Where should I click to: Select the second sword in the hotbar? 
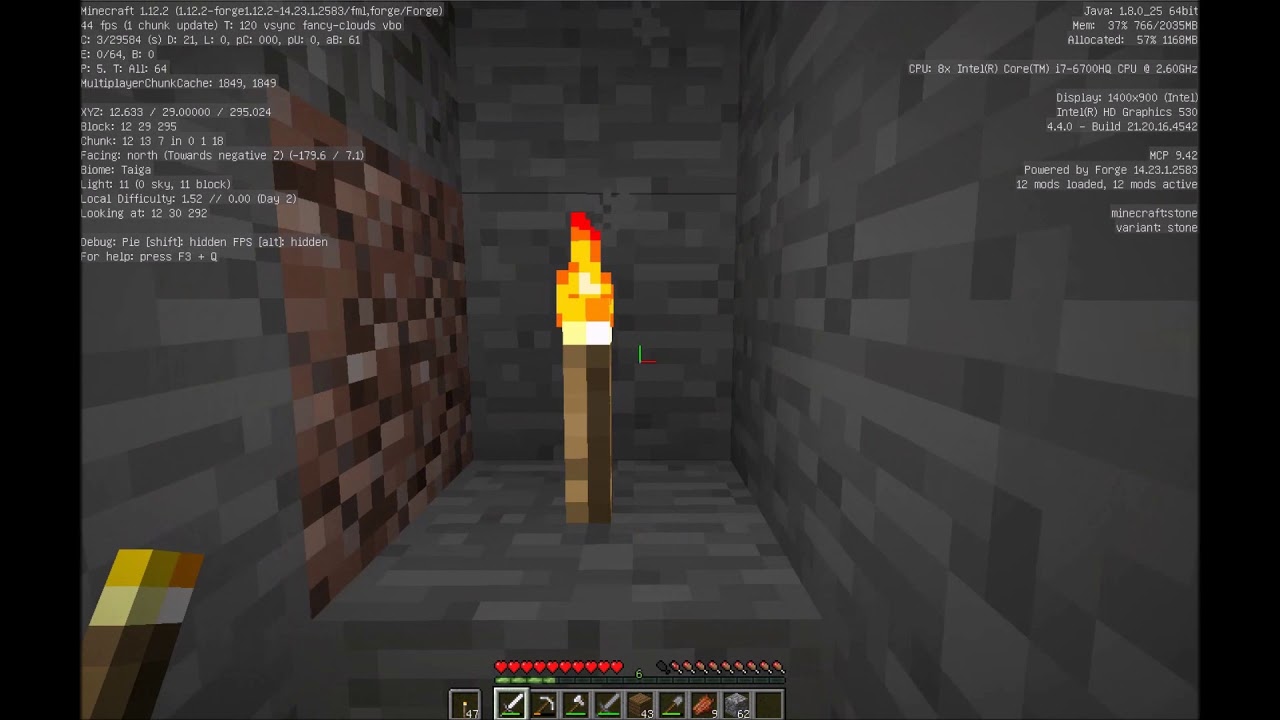pos(609,703)
